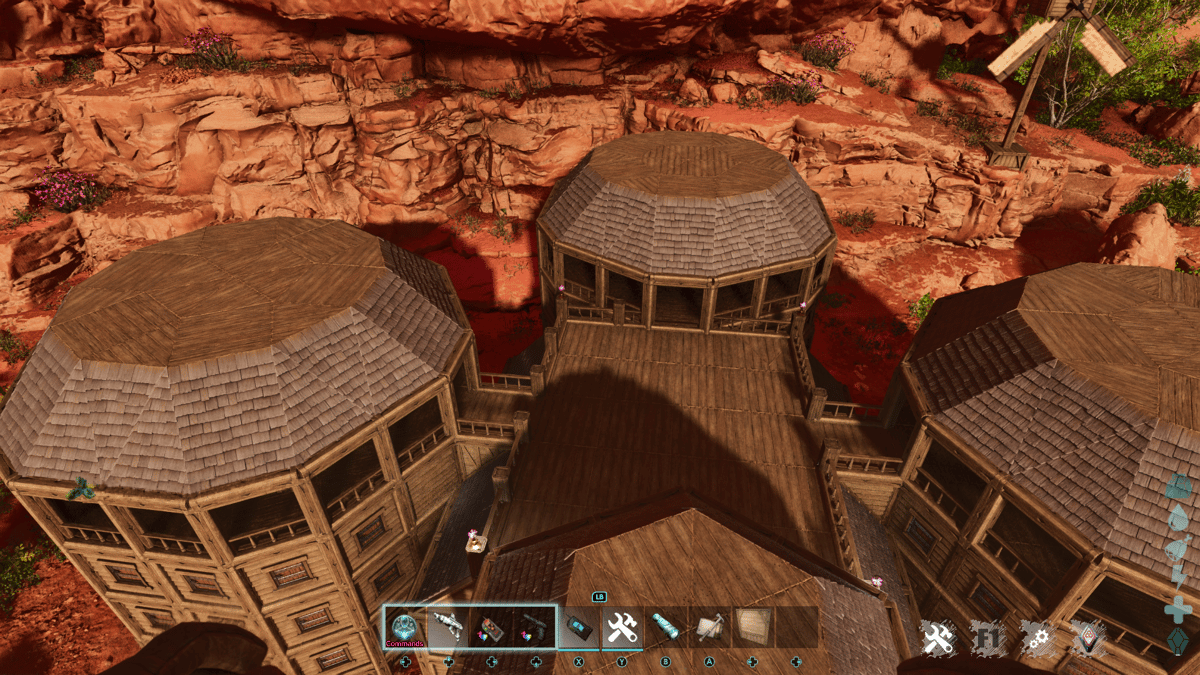Choose the dark pistol hotbar slot
Screen dimensions: 1200x675
pos(535,627)
